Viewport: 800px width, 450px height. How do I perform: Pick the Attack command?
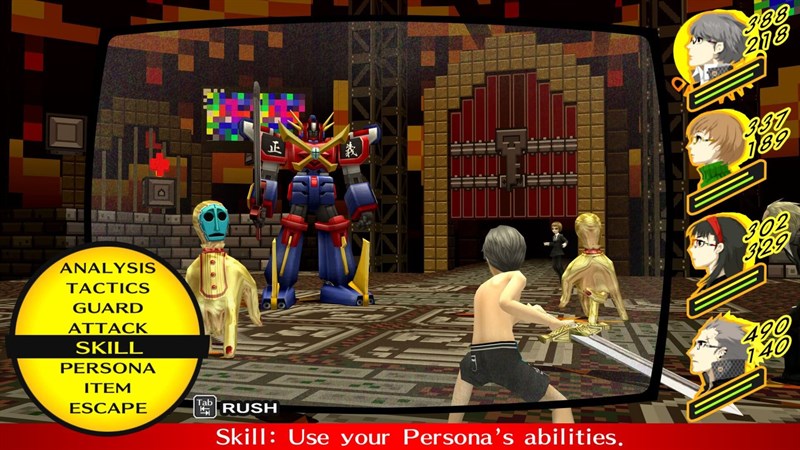click(x=107, y=328)
